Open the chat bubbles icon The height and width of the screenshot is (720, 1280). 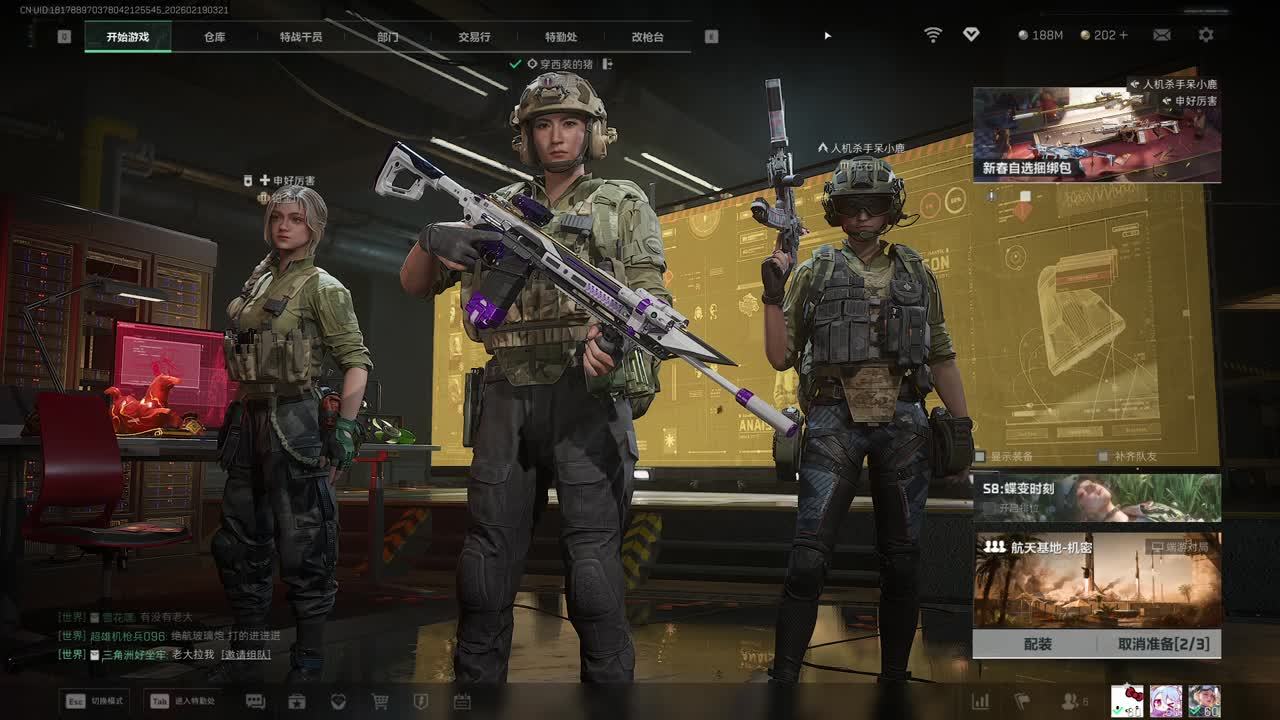255,701
